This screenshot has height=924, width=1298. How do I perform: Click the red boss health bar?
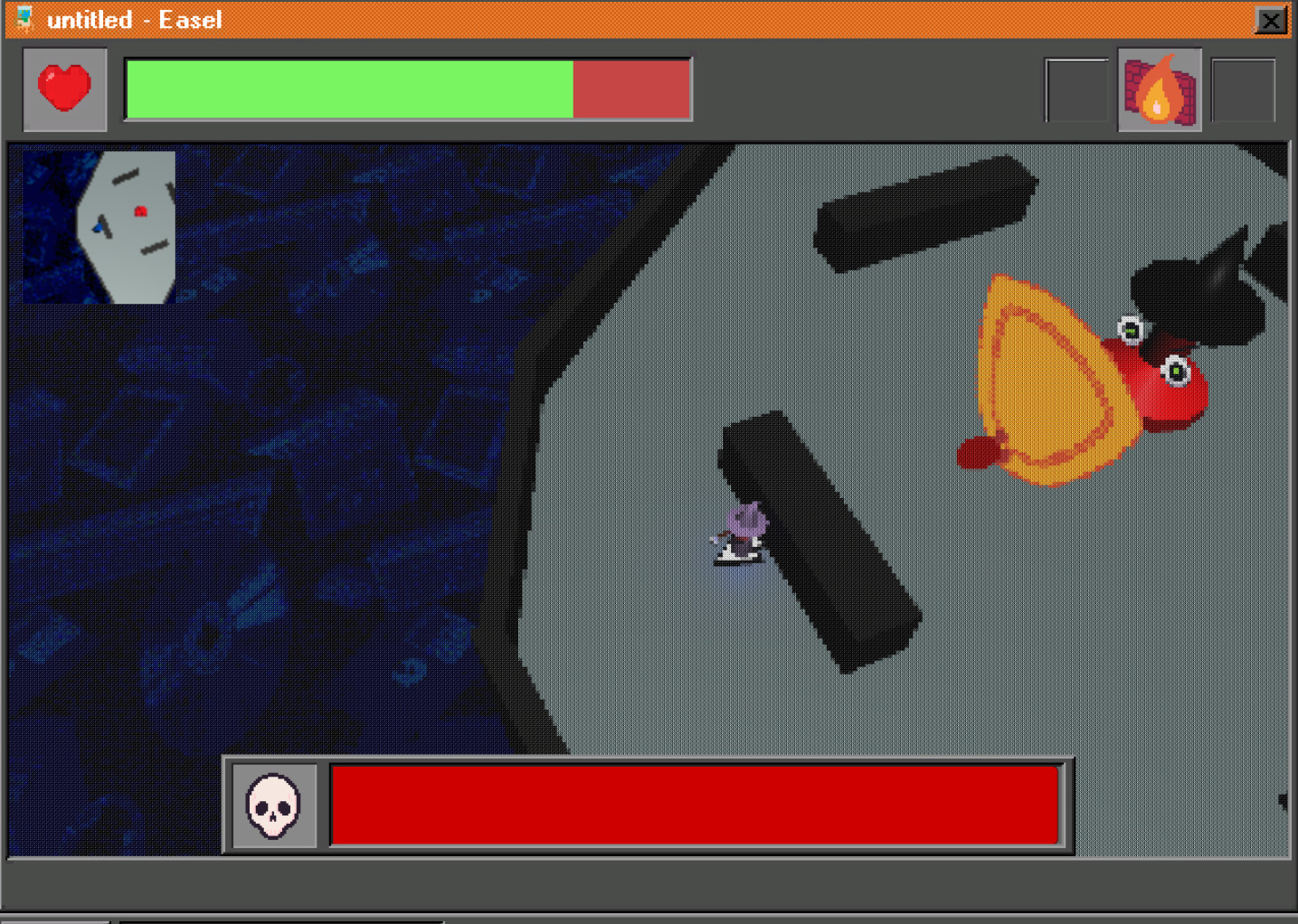pos(696,806)
